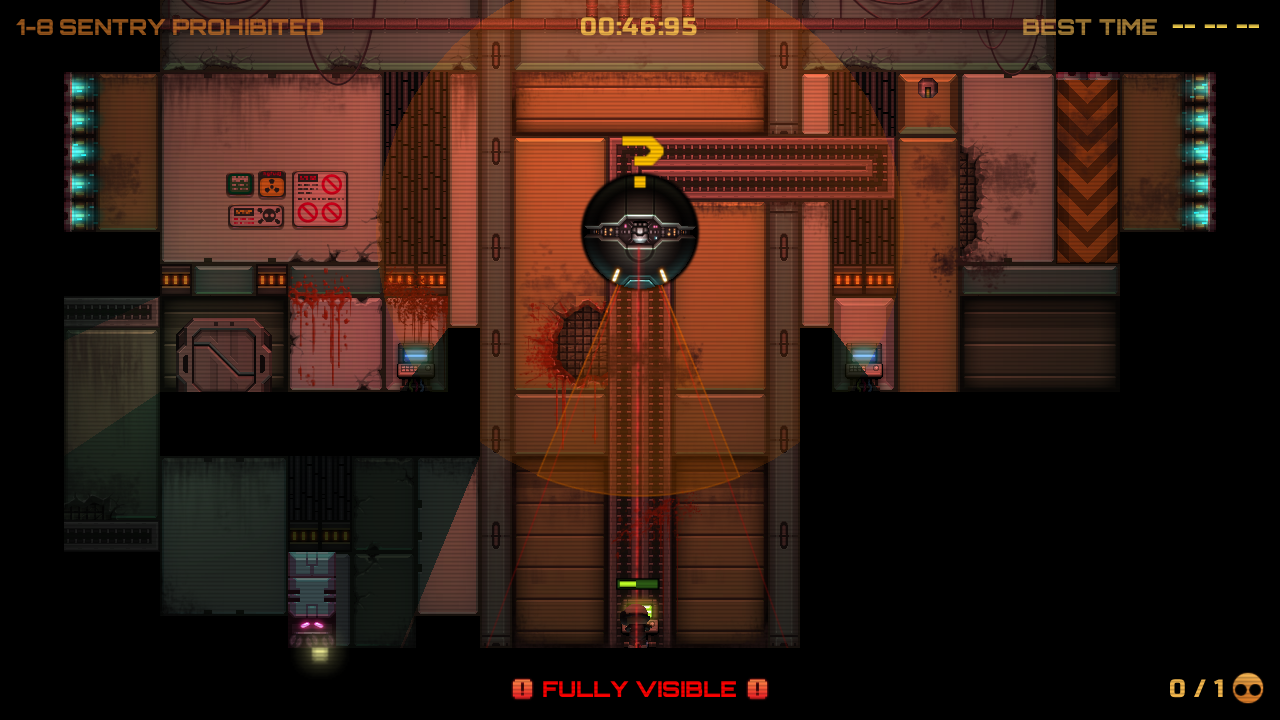Click the warning icon right of FULLY VISIBLE
Image resolution: width=1280 pixels, height=720 pixels.
(758, 689)
